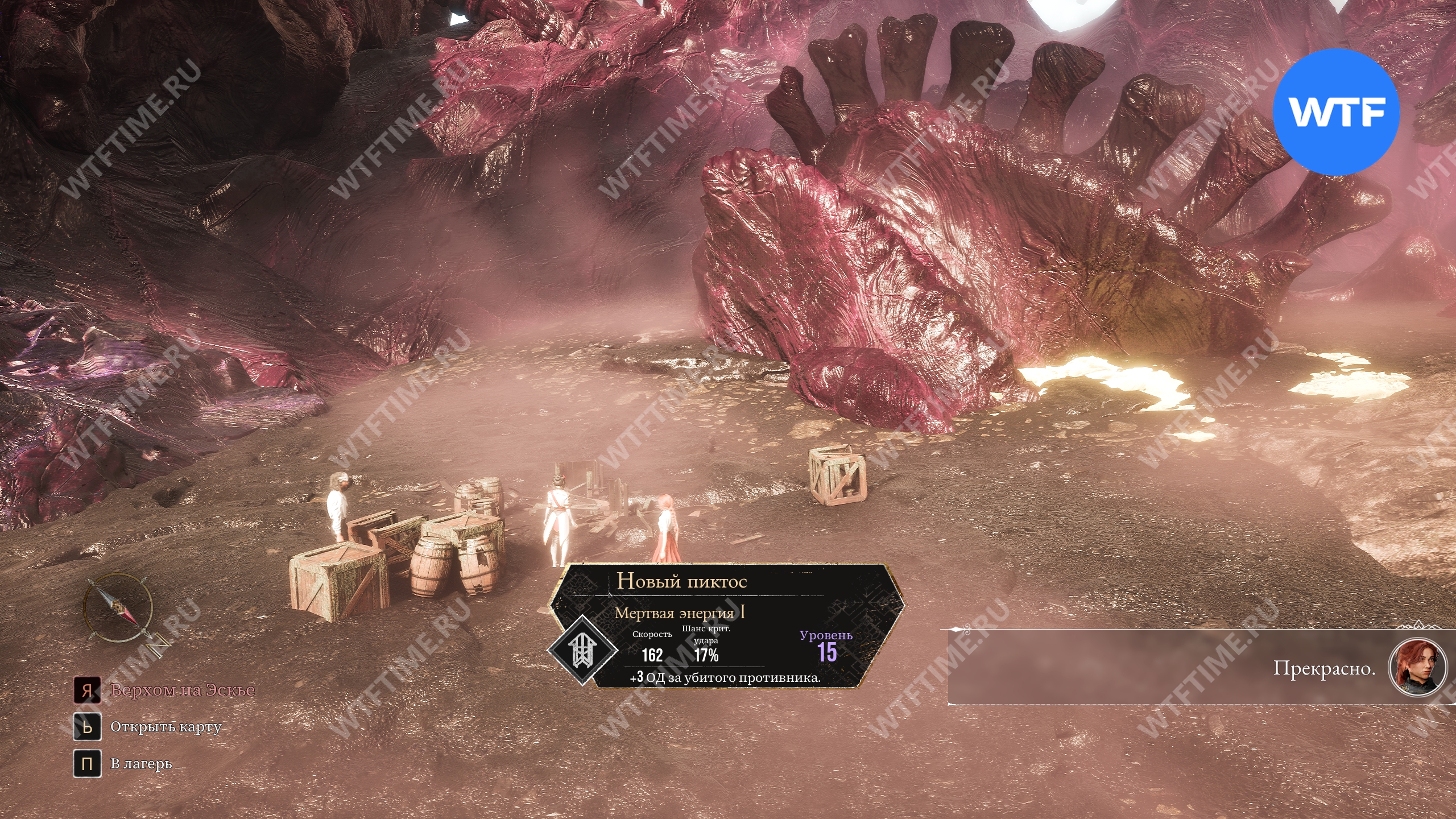Select the Мертвая энергия I pictos icon
Image resolution: width=1456 pixels, height=819 pixels.
coord(583,650)
